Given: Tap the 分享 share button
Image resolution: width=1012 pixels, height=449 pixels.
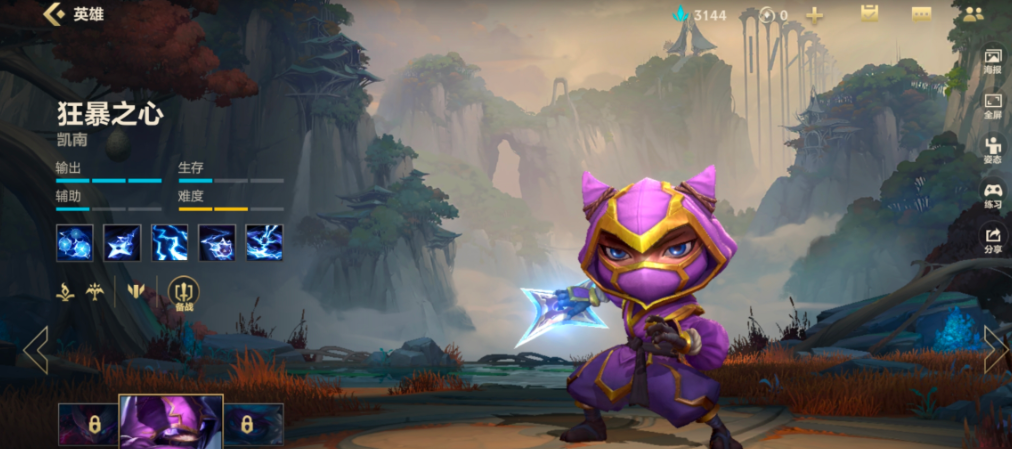Looking at the screenshot, I should [993, 238].
